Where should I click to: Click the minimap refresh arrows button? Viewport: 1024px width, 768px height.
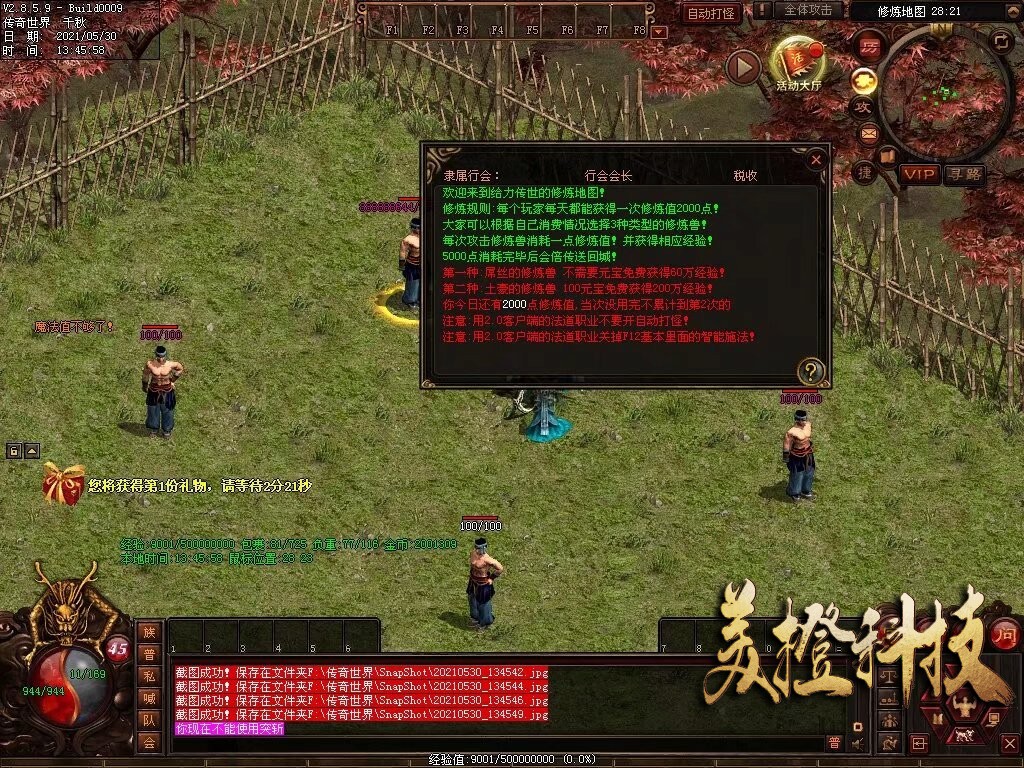pyautogui.click(x=1001, y=40)
